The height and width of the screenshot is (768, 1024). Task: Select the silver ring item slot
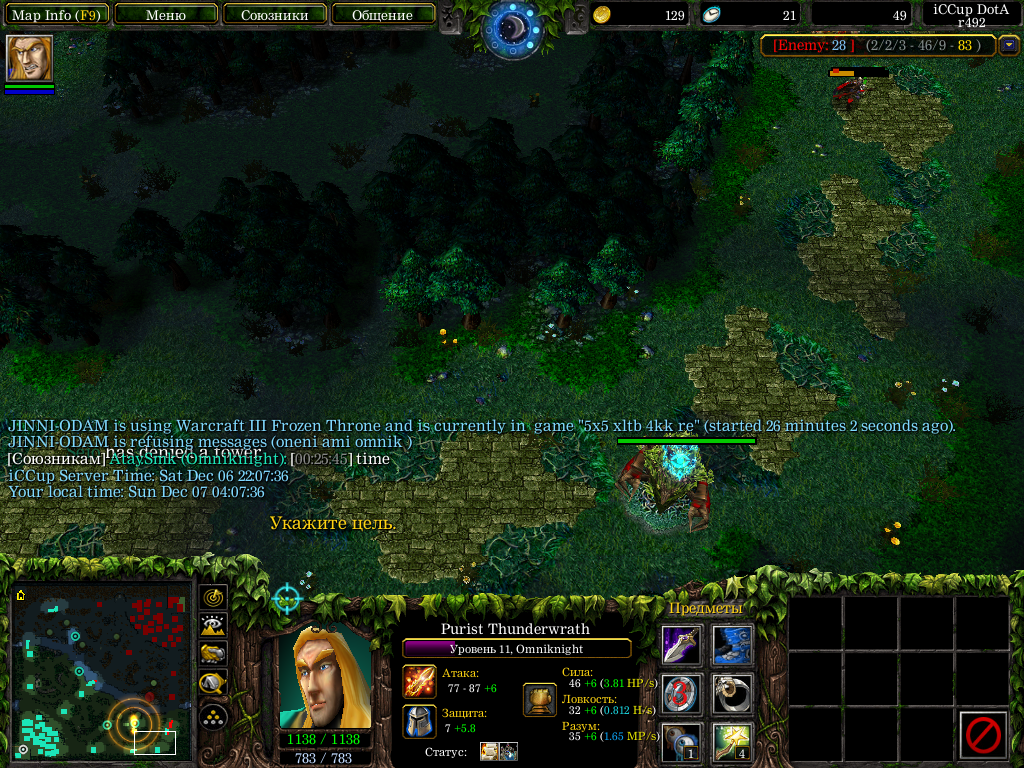[733, 694]
